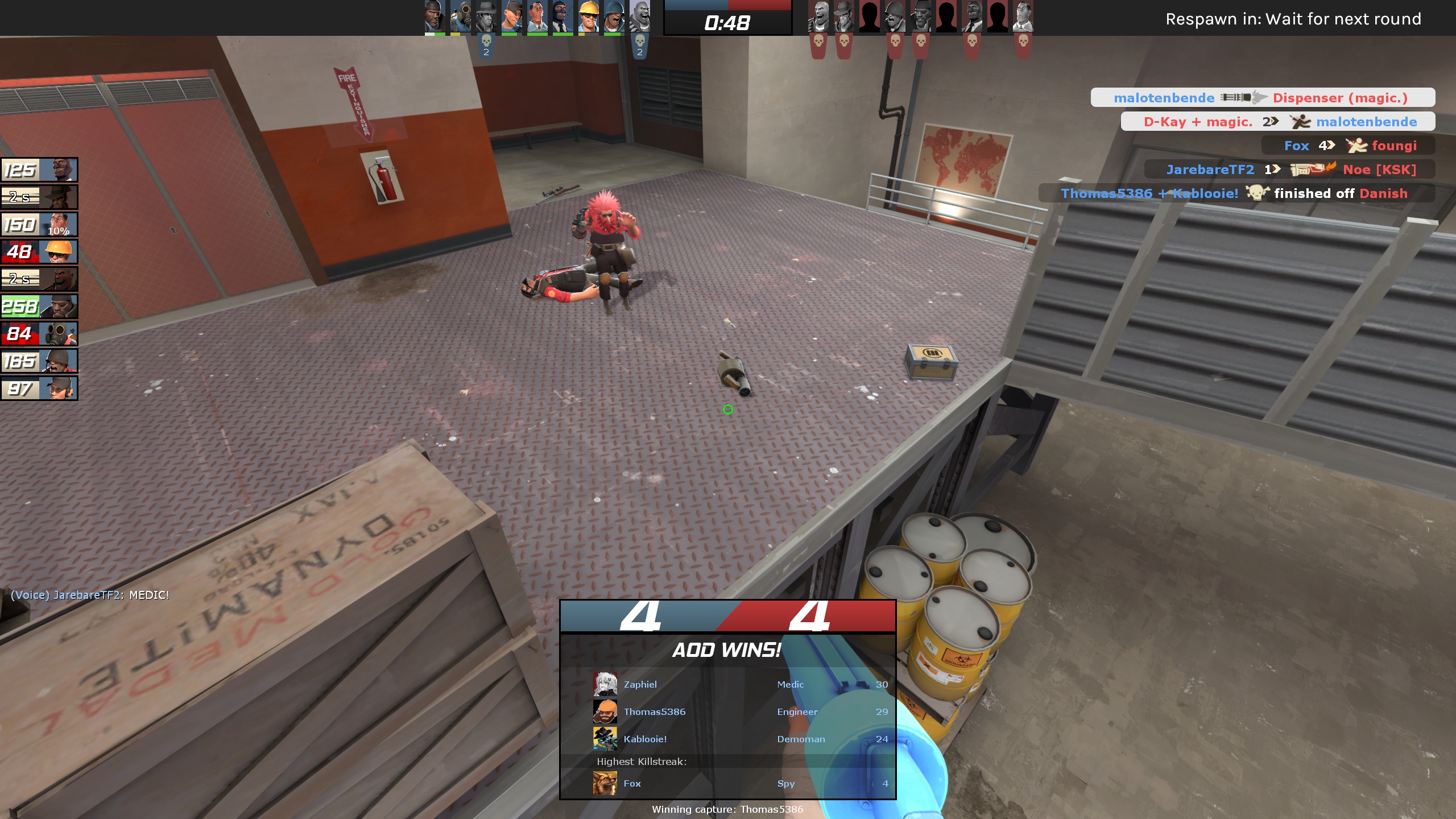Choose the Demoman panel with 258 health
1456x819 pixels.
[x=39, y=307]
